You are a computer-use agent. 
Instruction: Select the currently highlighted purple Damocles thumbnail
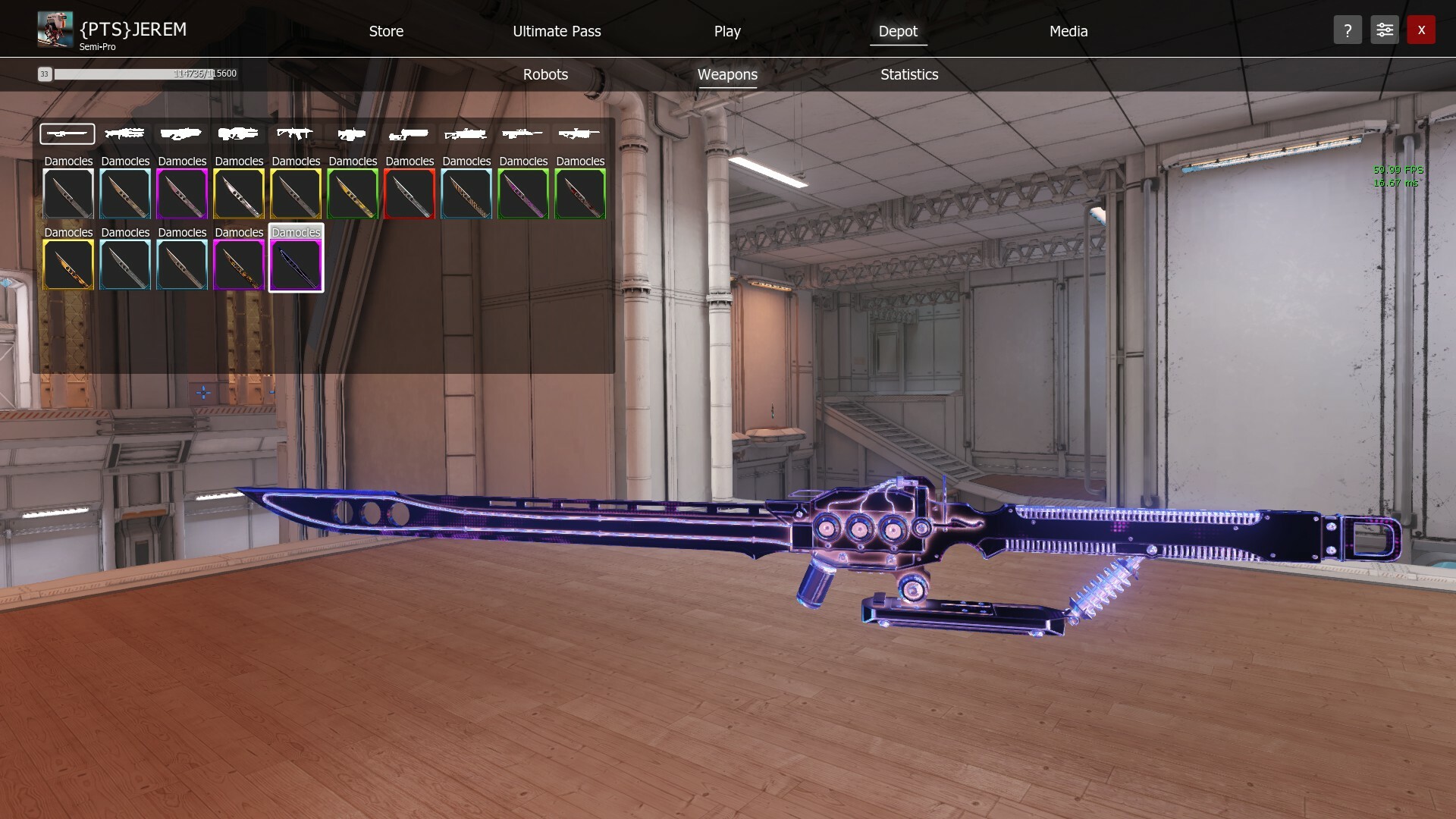(x=296, y=265)
